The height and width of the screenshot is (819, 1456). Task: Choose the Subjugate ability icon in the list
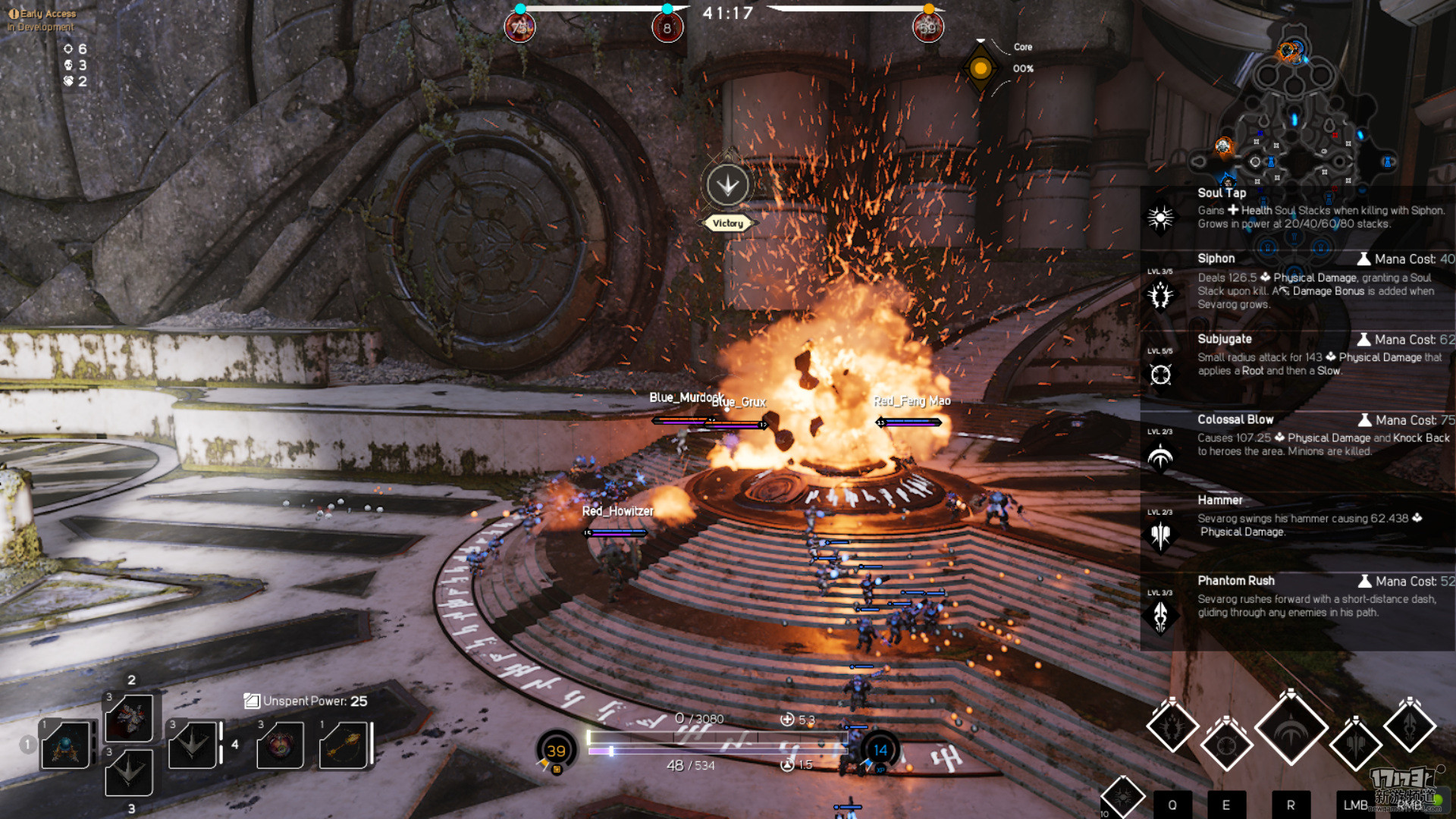tap(1160, 375)
